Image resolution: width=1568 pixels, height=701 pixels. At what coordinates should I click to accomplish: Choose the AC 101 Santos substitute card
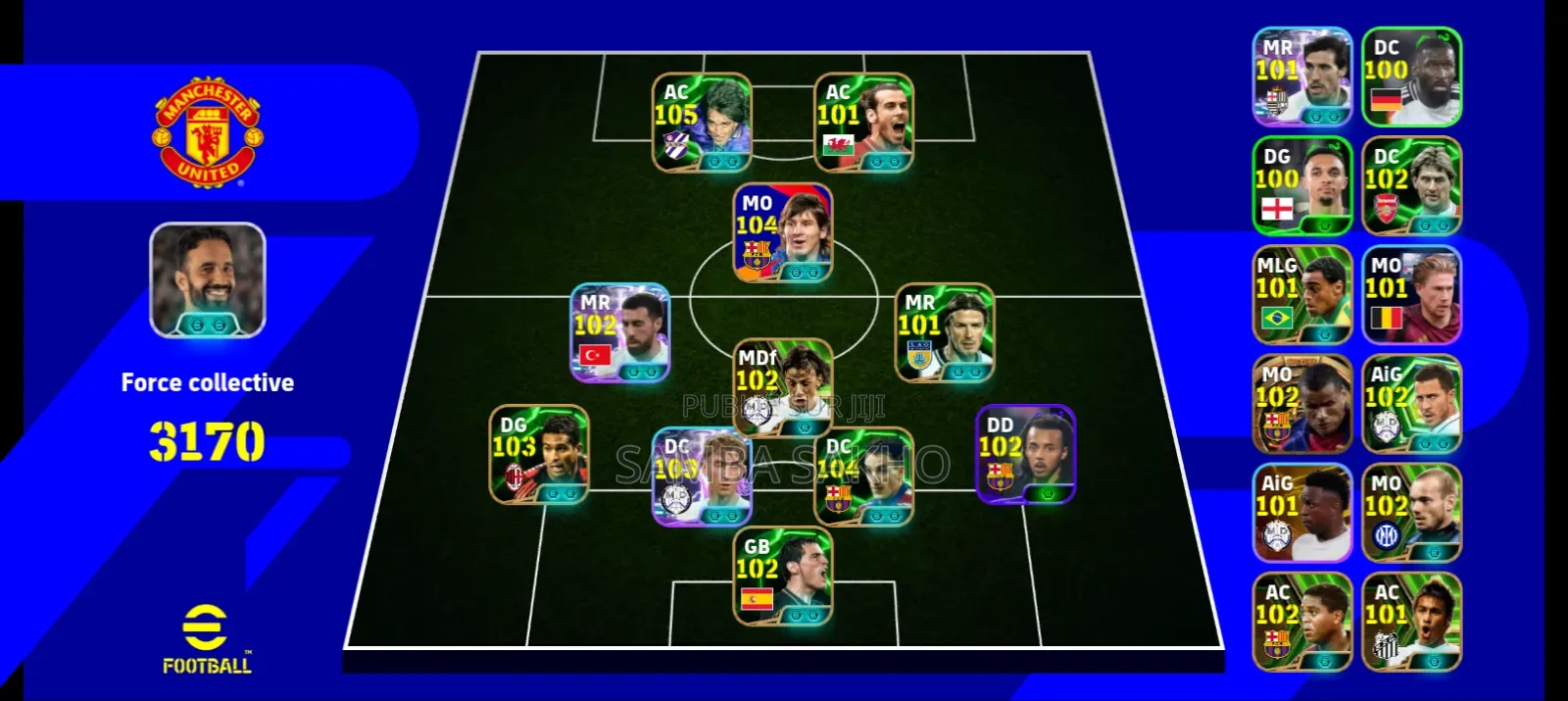[1411, 622]
